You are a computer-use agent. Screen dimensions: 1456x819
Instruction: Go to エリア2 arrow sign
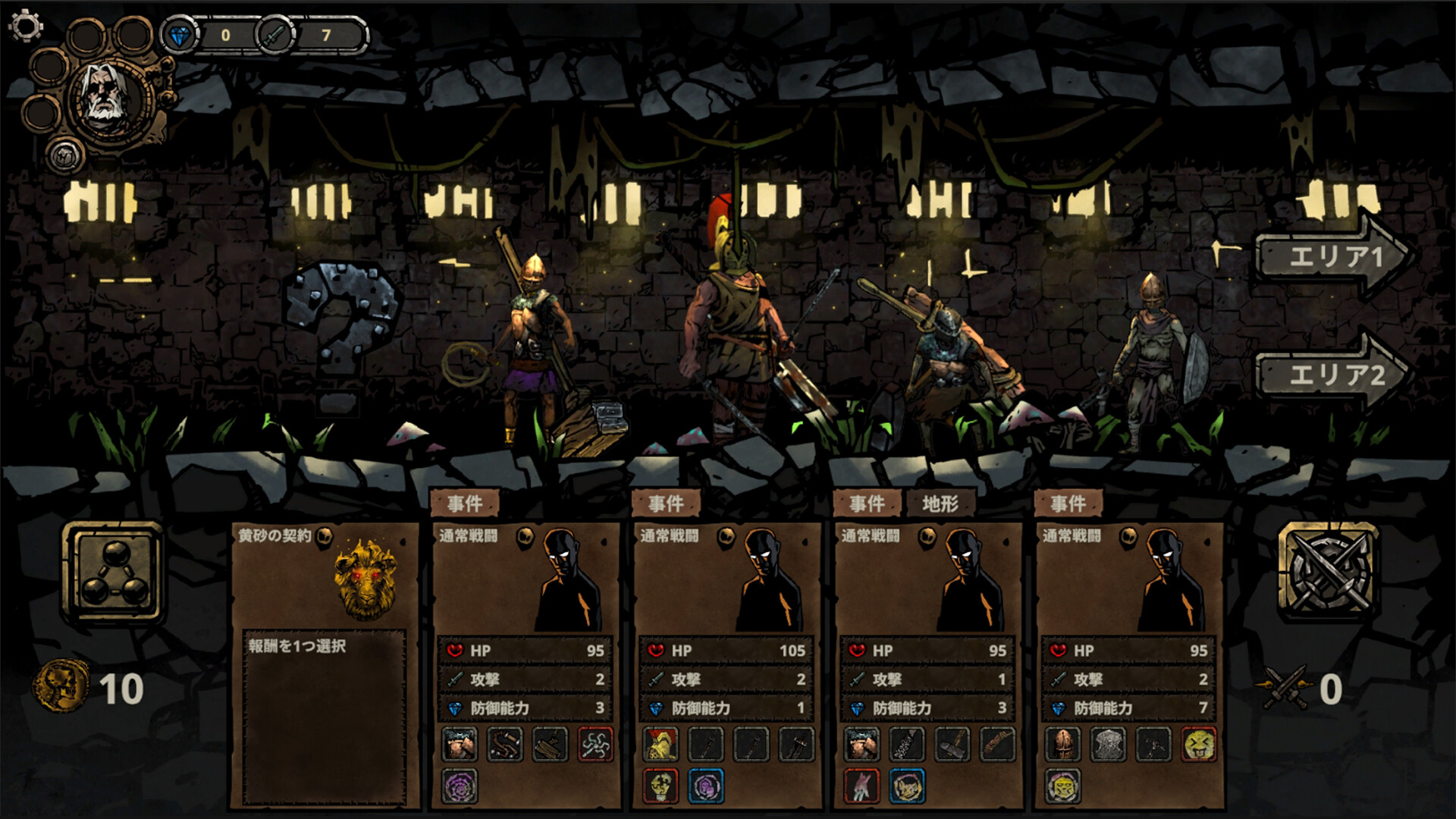1332,375
